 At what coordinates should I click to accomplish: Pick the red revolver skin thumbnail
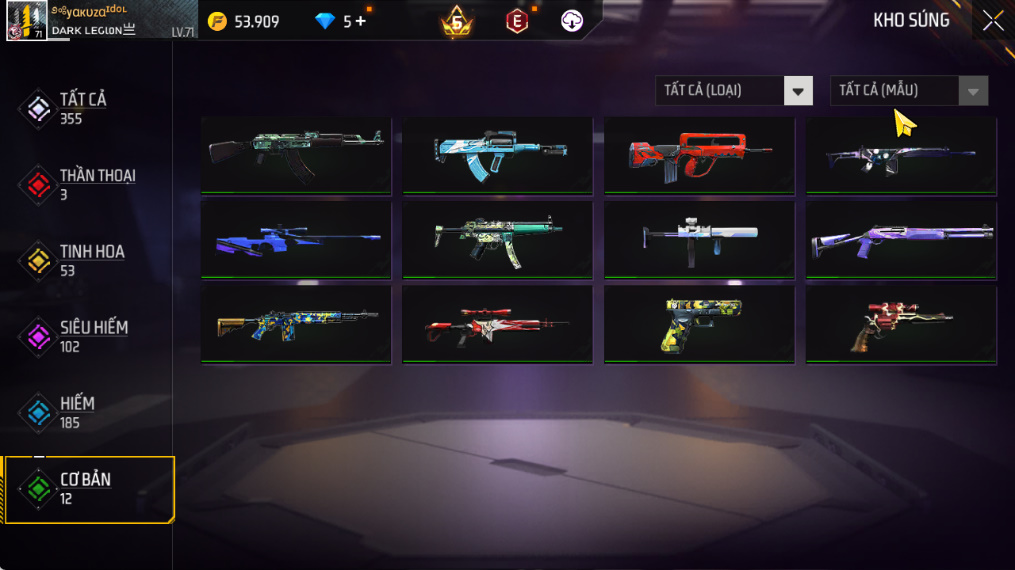coord(901,324)
